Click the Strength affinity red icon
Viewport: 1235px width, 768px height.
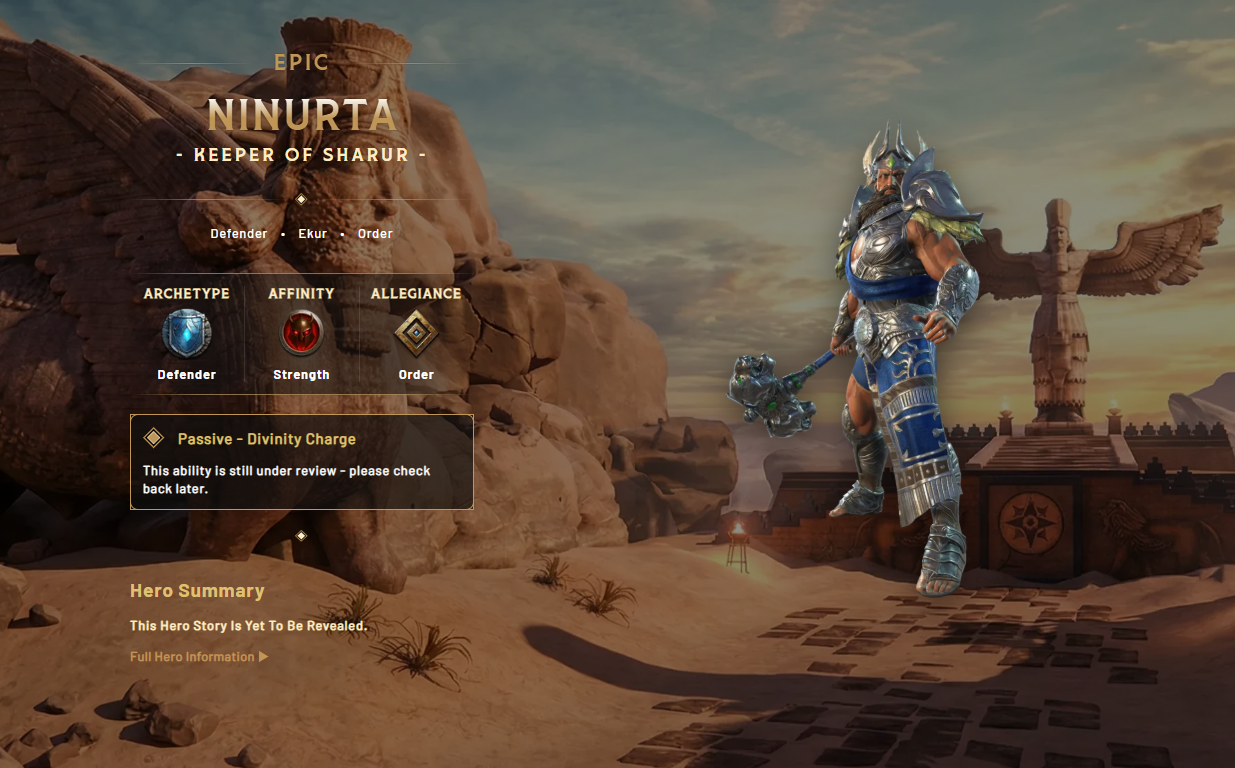[301, 333]
